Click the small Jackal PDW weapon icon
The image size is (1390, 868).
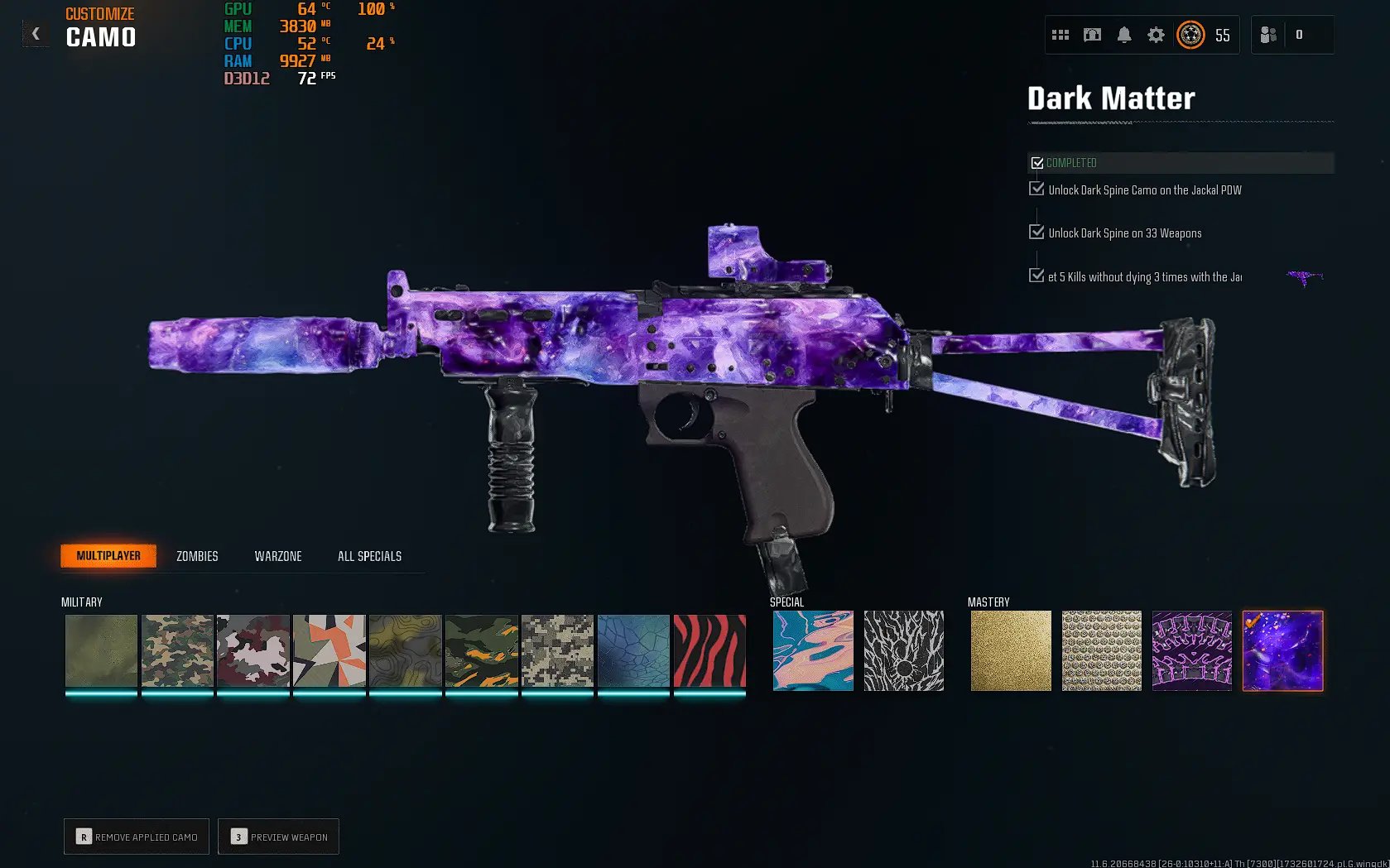coord(1303,275)
